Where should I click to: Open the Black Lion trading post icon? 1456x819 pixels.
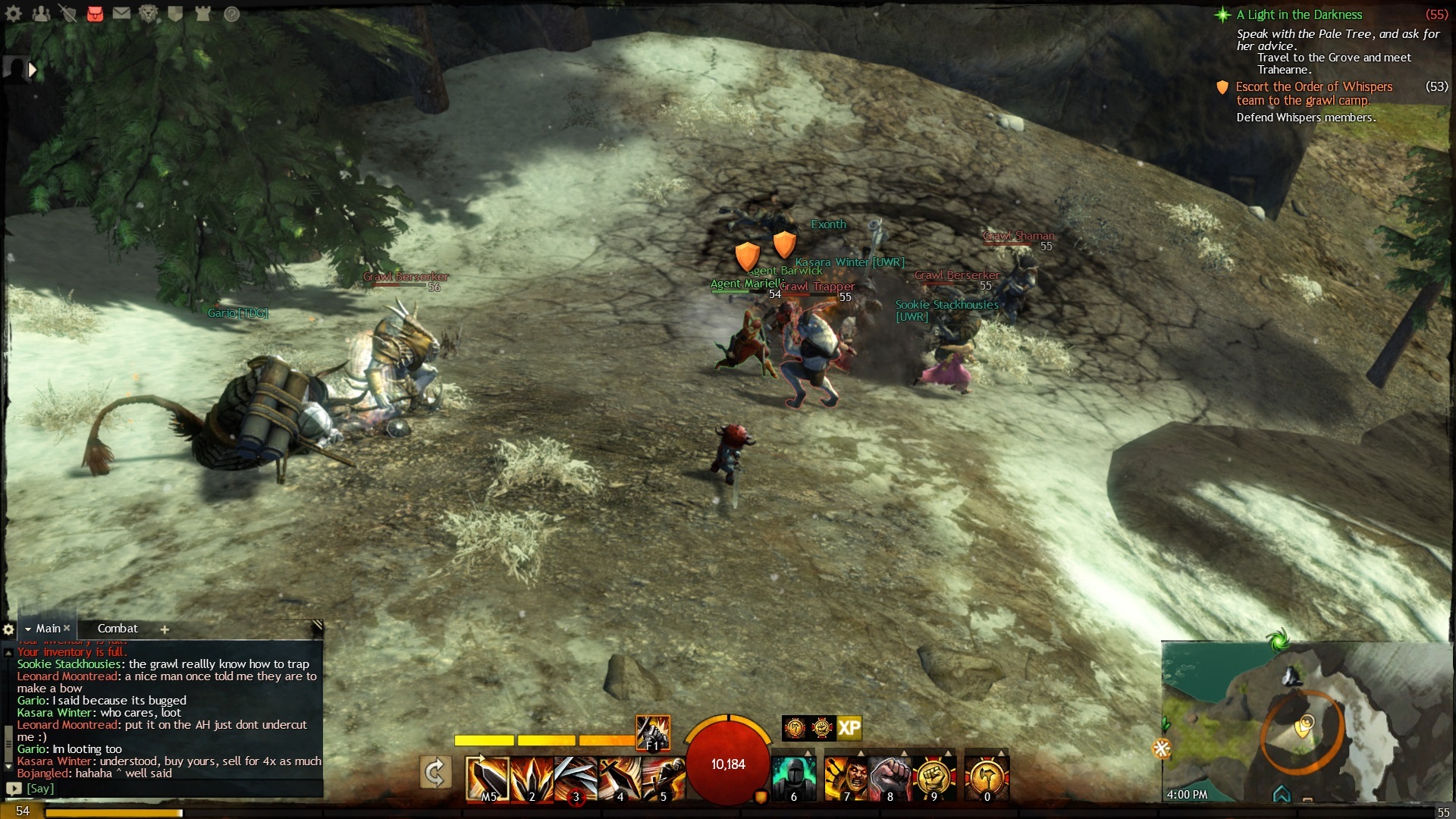pos(149,14)
